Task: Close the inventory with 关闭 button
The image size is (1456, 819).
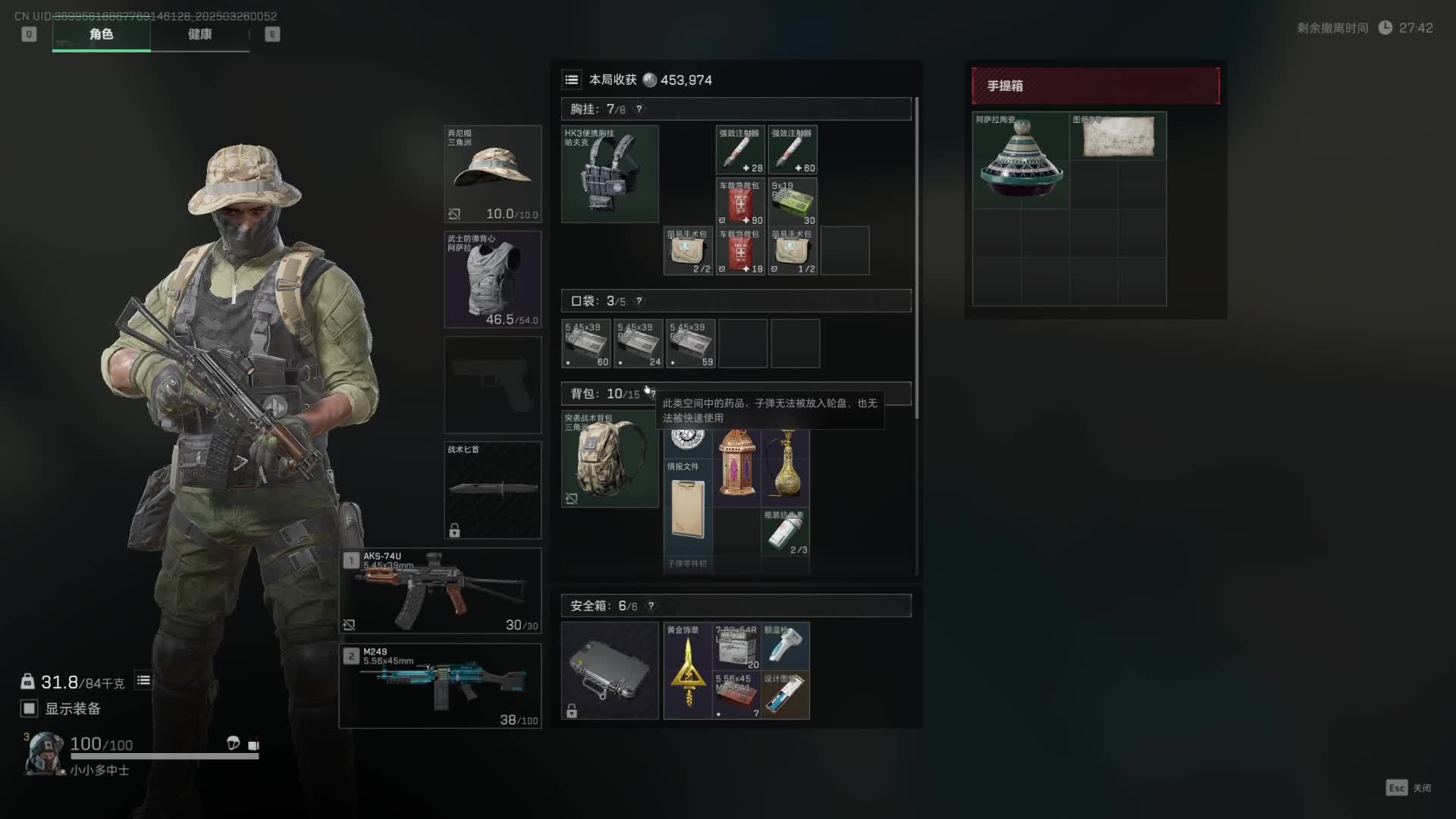Action: click(1409, 788)
